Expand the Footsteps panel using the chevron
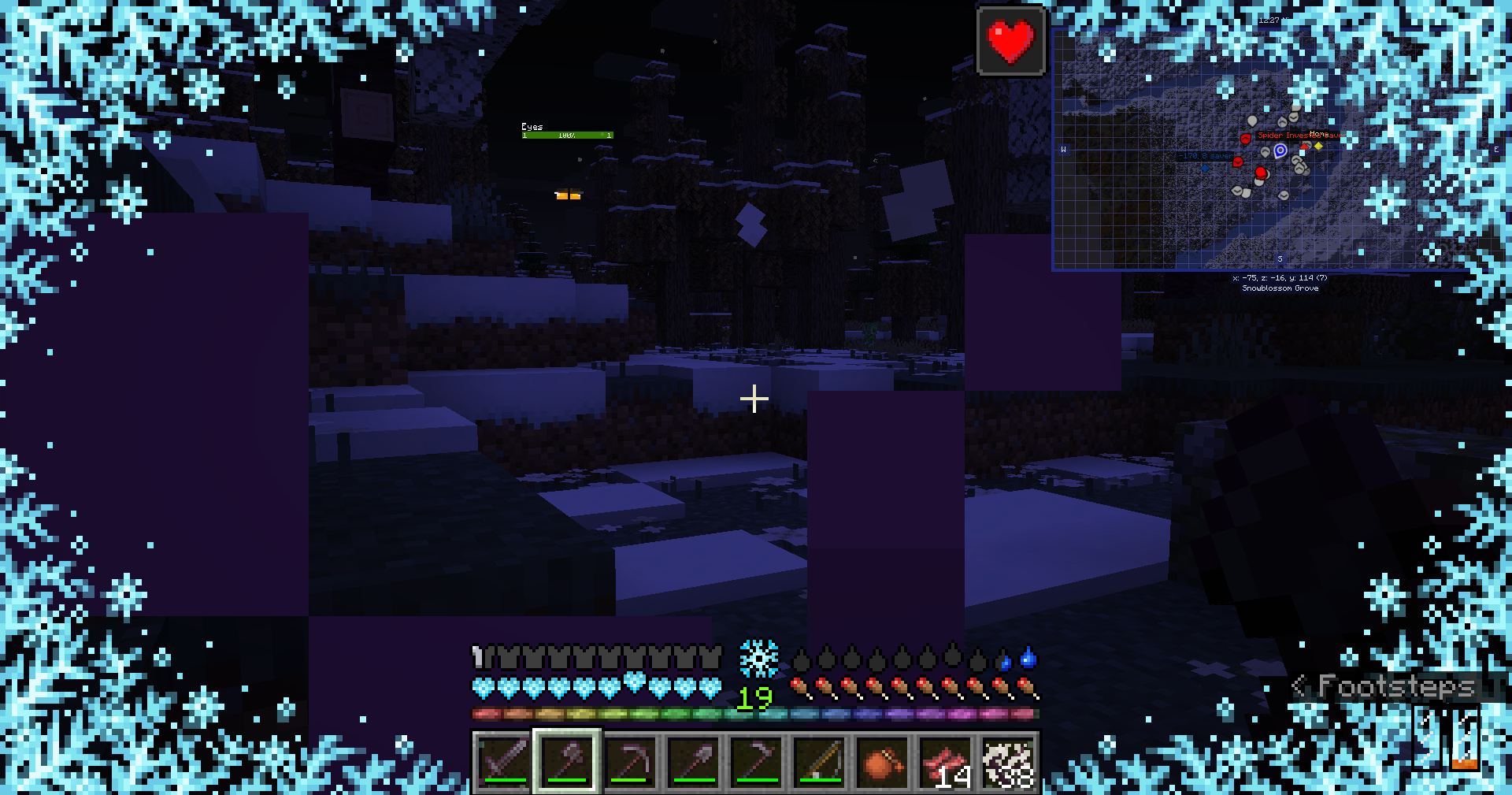Screen dimensions: 1512x795 point(1300,686)
